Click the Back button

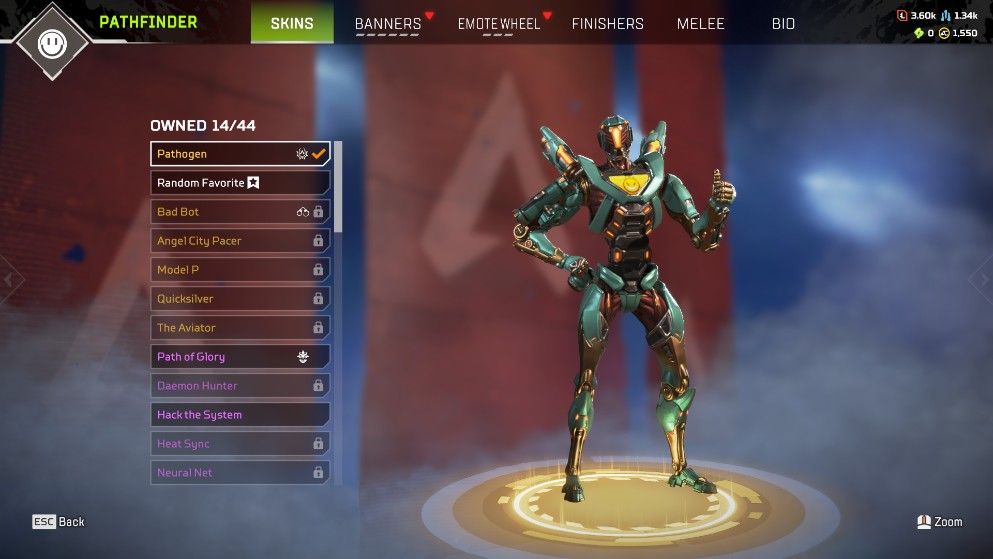[x=58, y=522]
